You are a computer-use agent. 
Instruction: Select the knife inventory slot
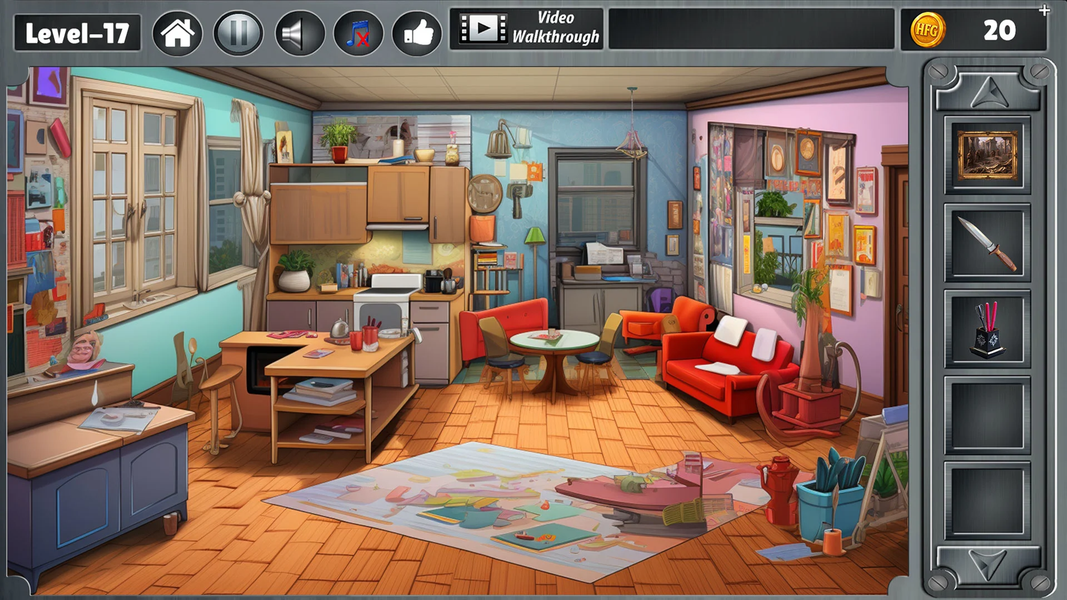(x=987, y=243)
